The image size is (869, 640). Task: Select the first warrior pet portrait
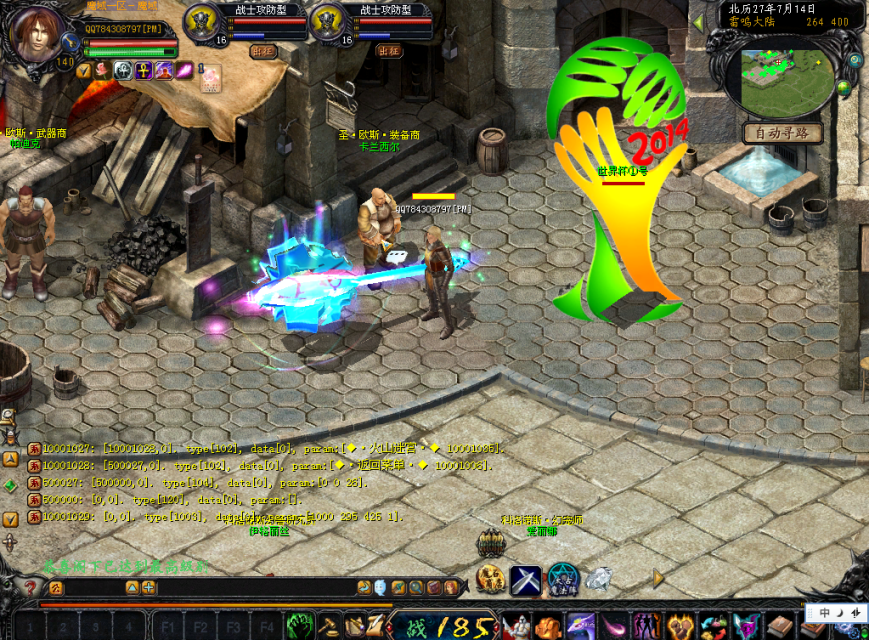[x=202, y=24]
